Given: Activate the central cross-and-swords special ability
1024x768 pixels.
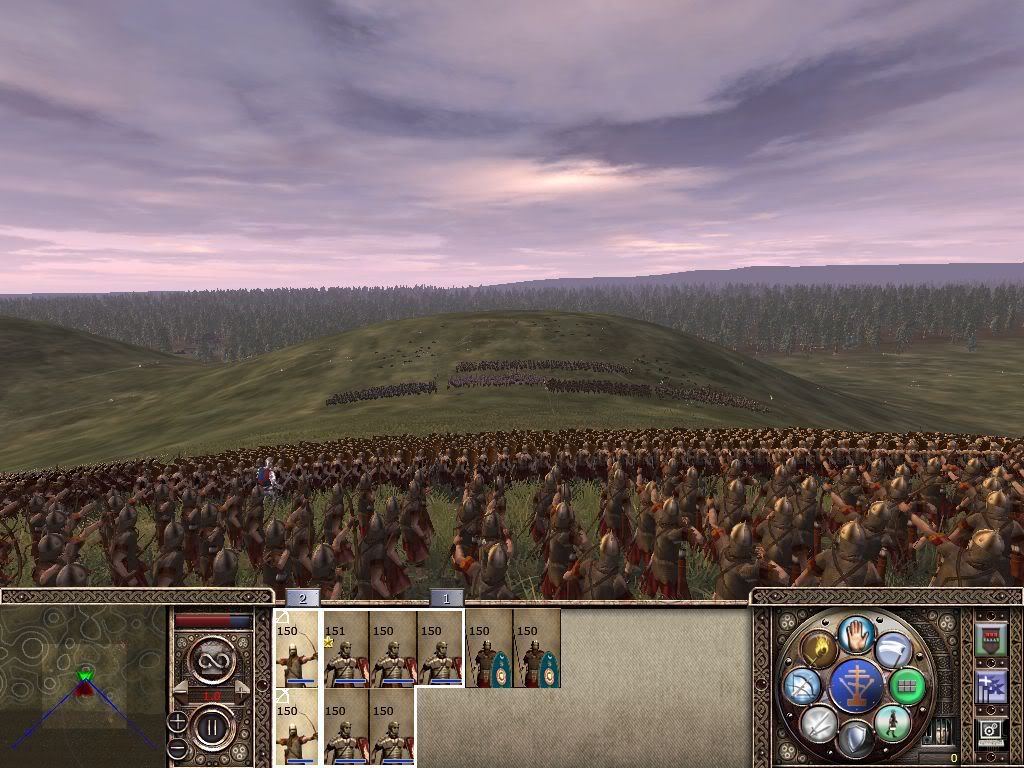Looking at the screenshot, I should [x=855, y=685].
